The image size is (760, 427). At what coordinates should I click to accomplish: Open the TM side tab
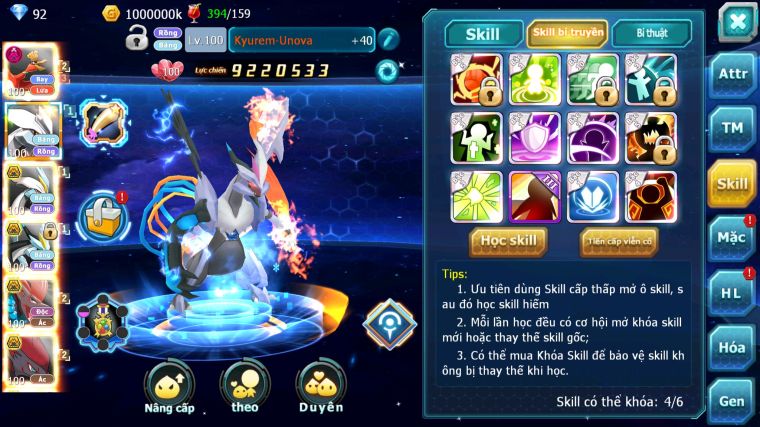coord(732,128)
